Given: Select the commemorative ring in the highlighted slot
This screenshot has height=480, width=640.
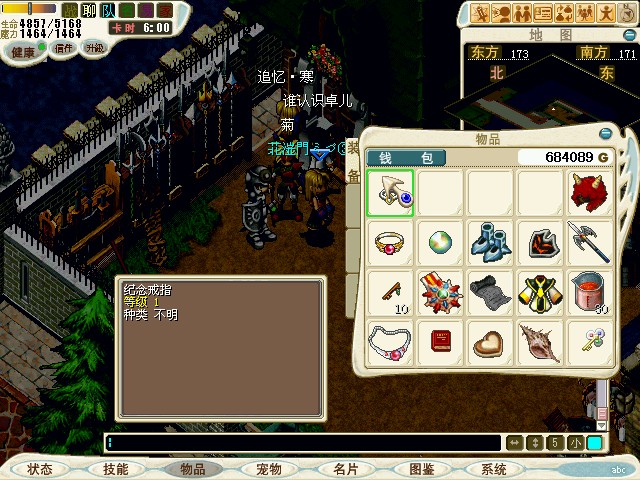Looking at the screenshot, I should [x=390, y=193].
